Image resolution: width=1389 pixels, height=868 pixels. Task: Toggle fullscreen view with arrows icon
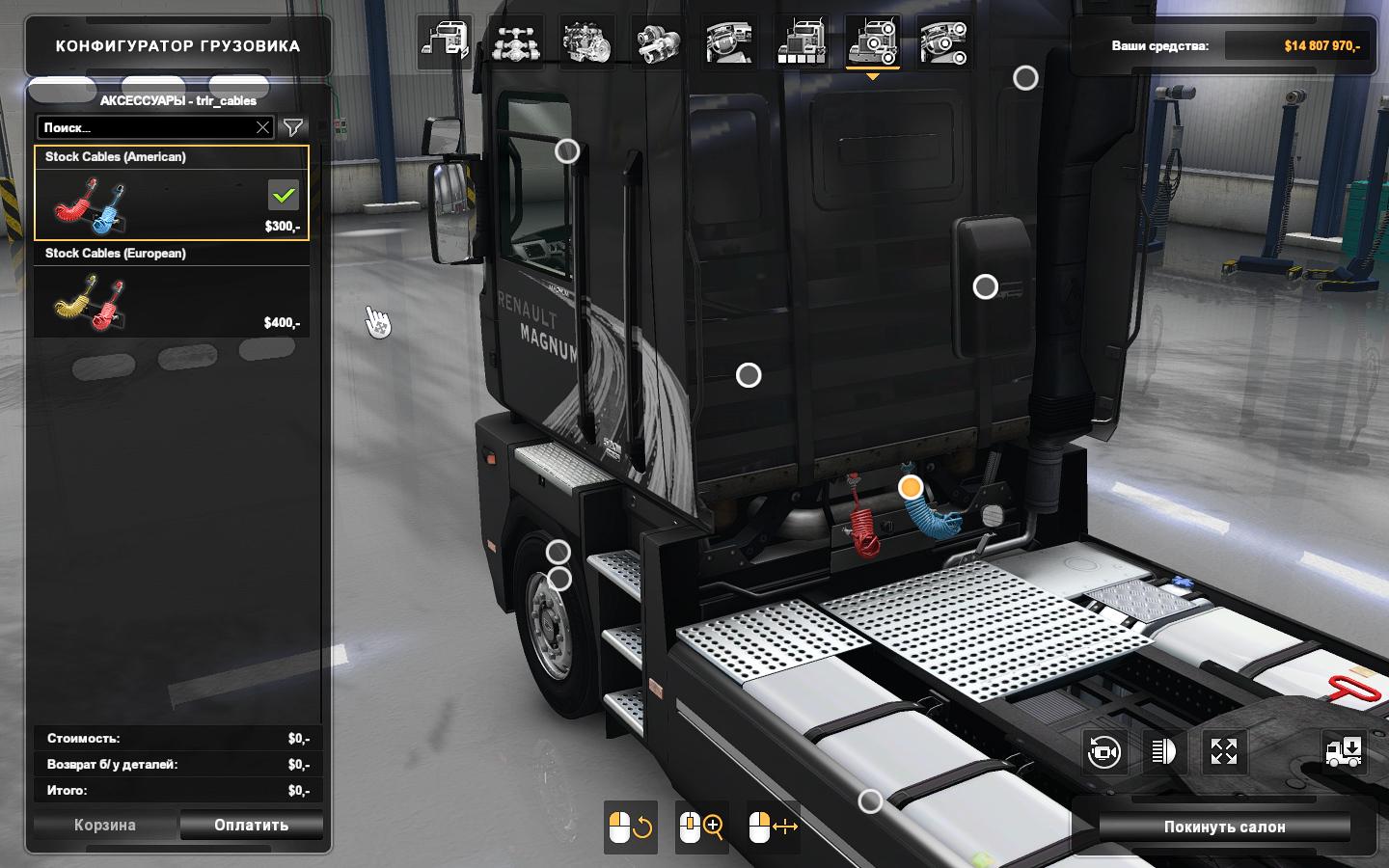click(1223, 751)
